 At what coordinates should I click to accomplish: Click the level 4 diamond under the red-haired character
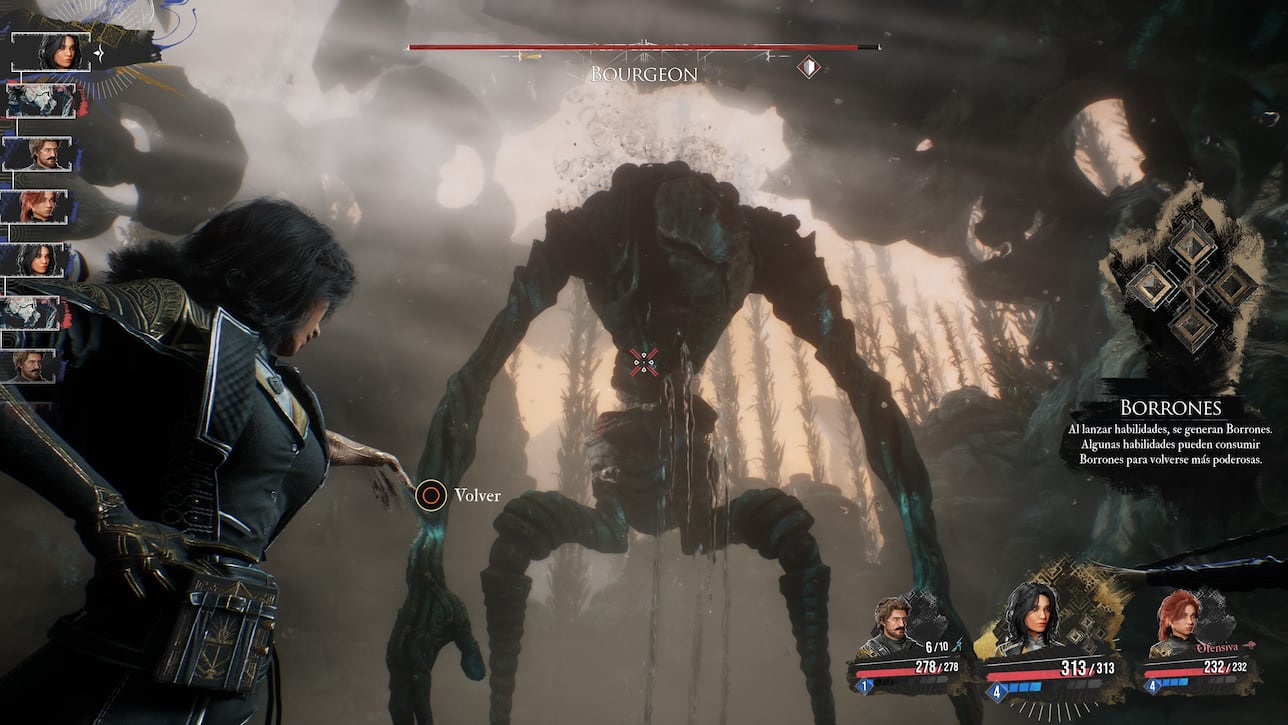[1153, 686]
